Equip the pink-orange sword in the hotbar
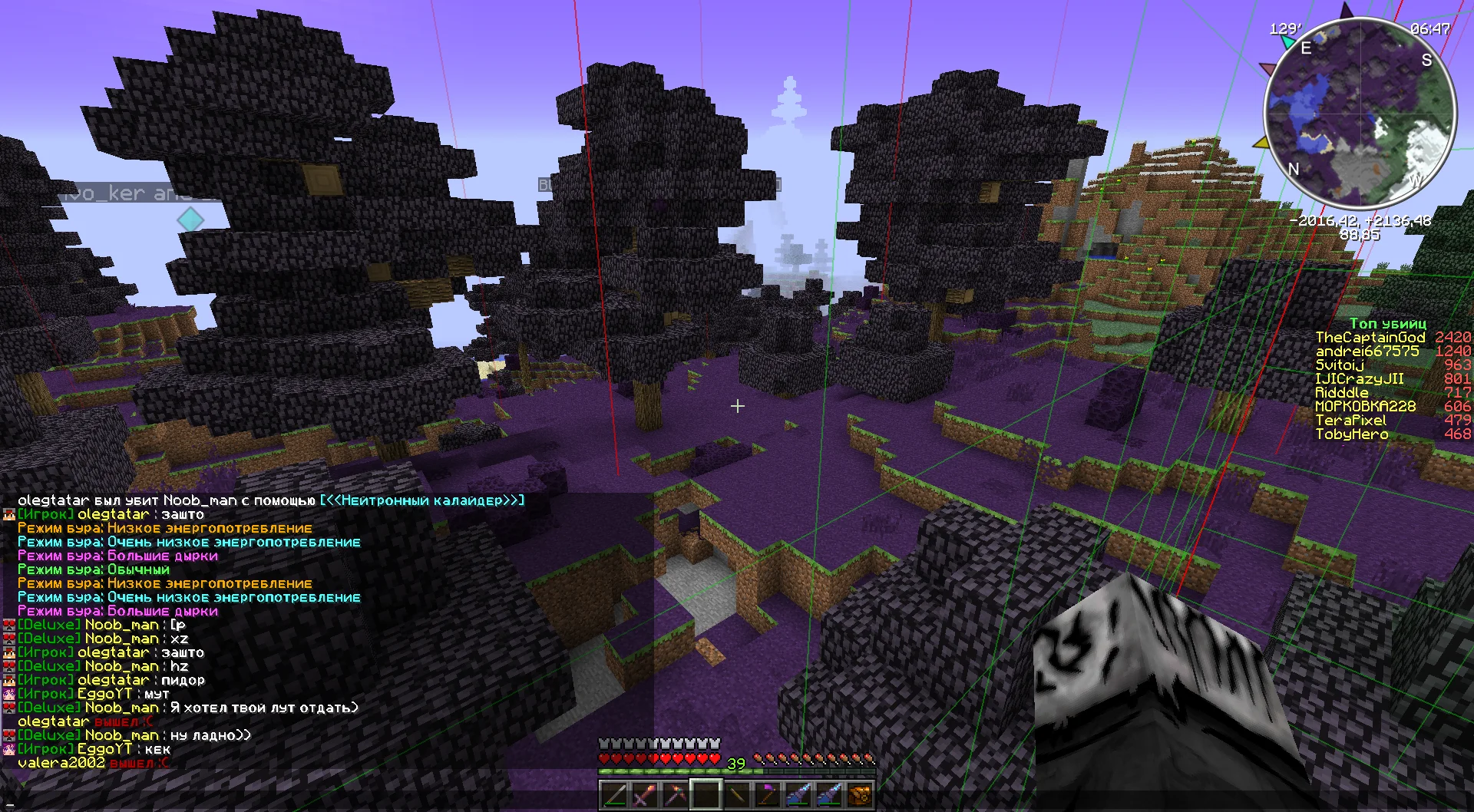 tap(644, 794)
